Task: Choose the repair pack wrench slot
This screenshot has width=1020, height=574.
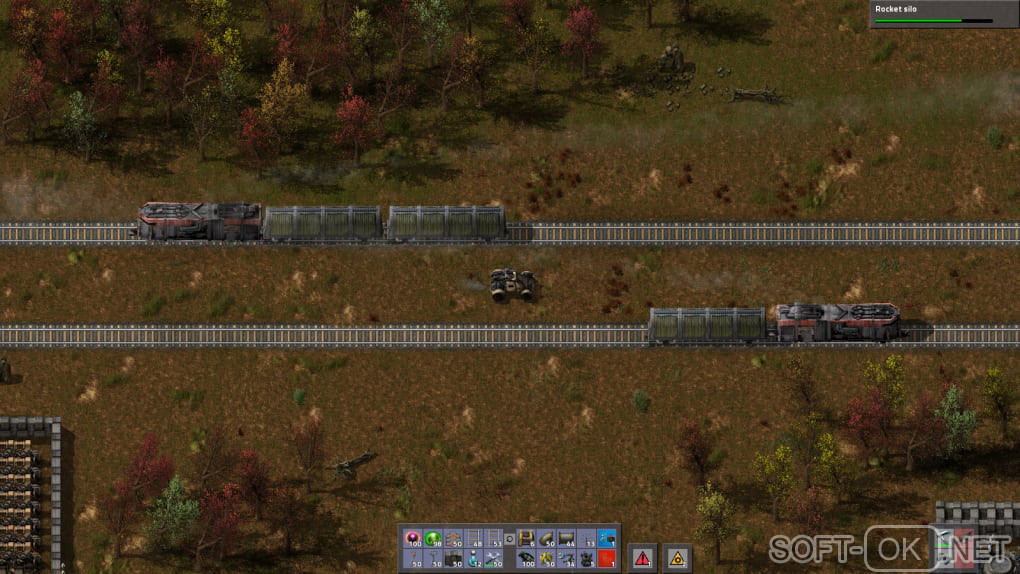Action: tap(493, 558)
